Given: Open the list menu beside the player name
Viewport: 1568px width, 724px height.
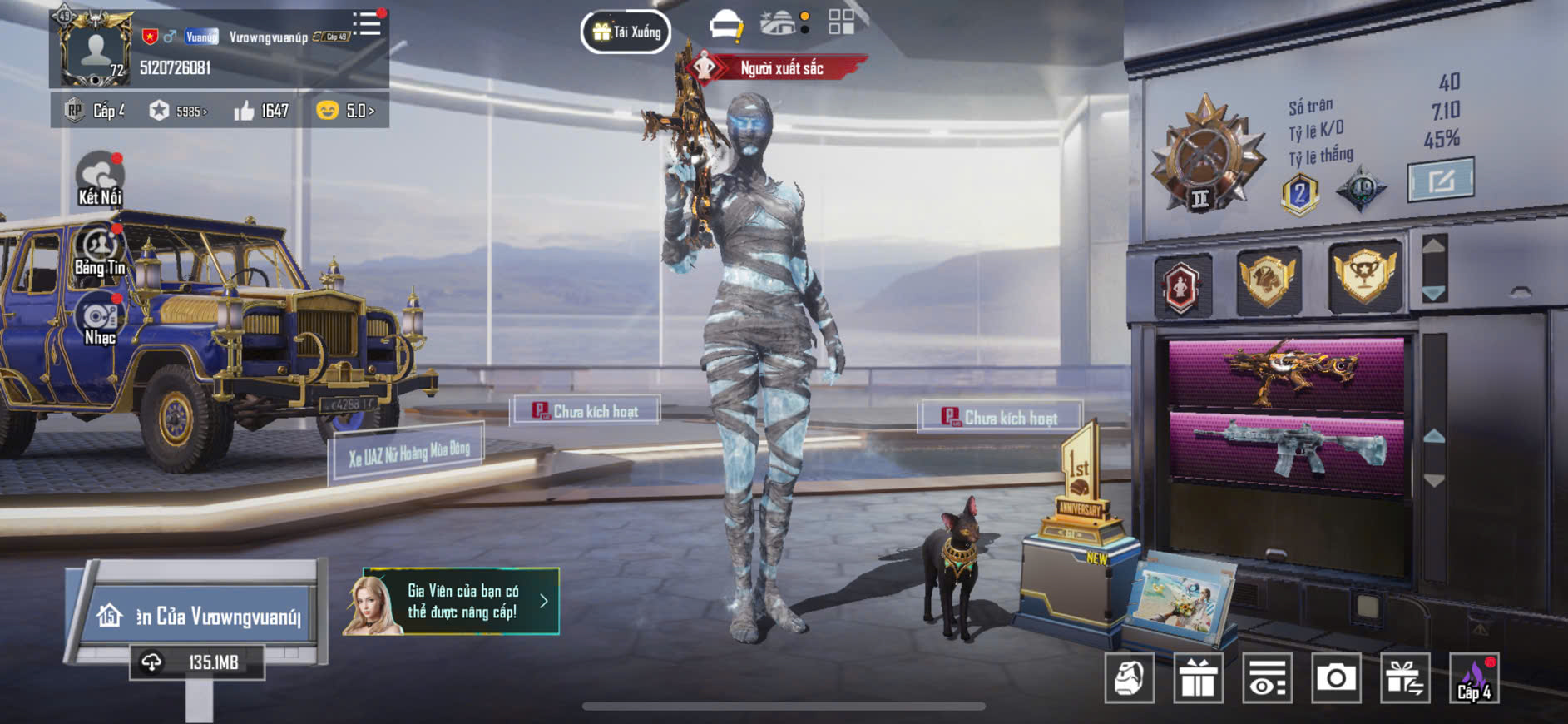Looking at the screenshot, I should point(366,23).
